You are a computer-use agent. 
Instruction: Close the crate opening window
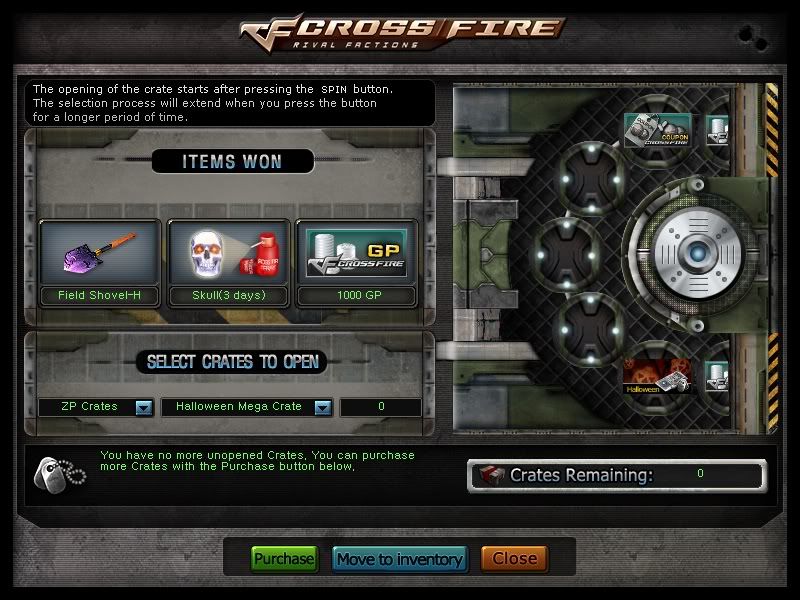514,559
